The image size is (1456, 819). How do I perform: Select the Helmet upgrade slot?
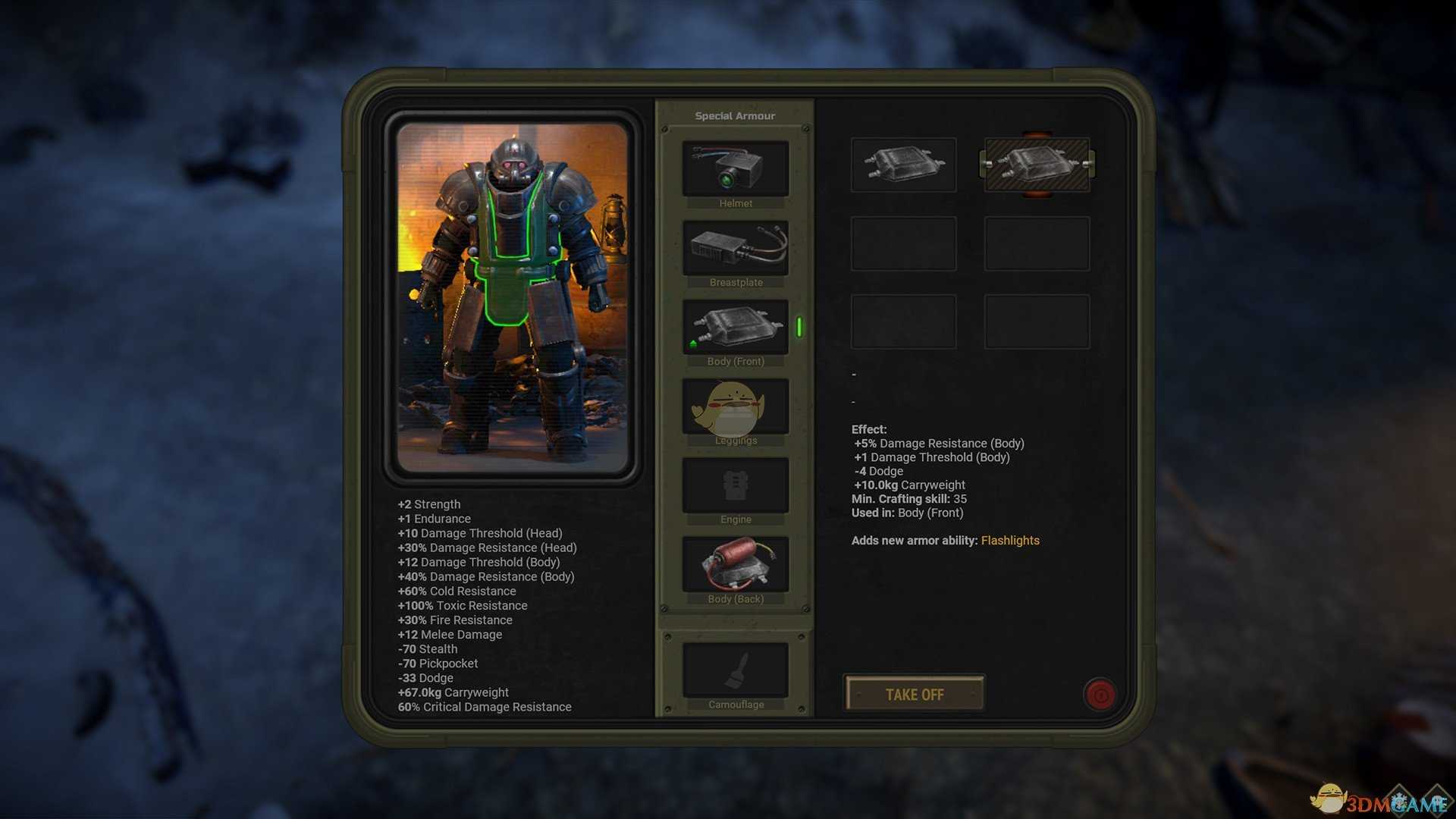point(735,169)
